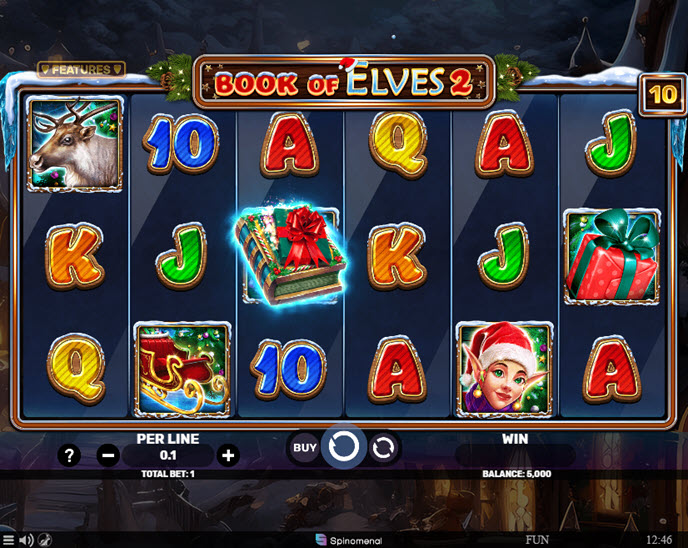Image resolution: width=688 pixels, height=548 pixels.
Task: Open the hamburger menu in the bottom bar
Action: pyautogui.click(x=9, y=540)
